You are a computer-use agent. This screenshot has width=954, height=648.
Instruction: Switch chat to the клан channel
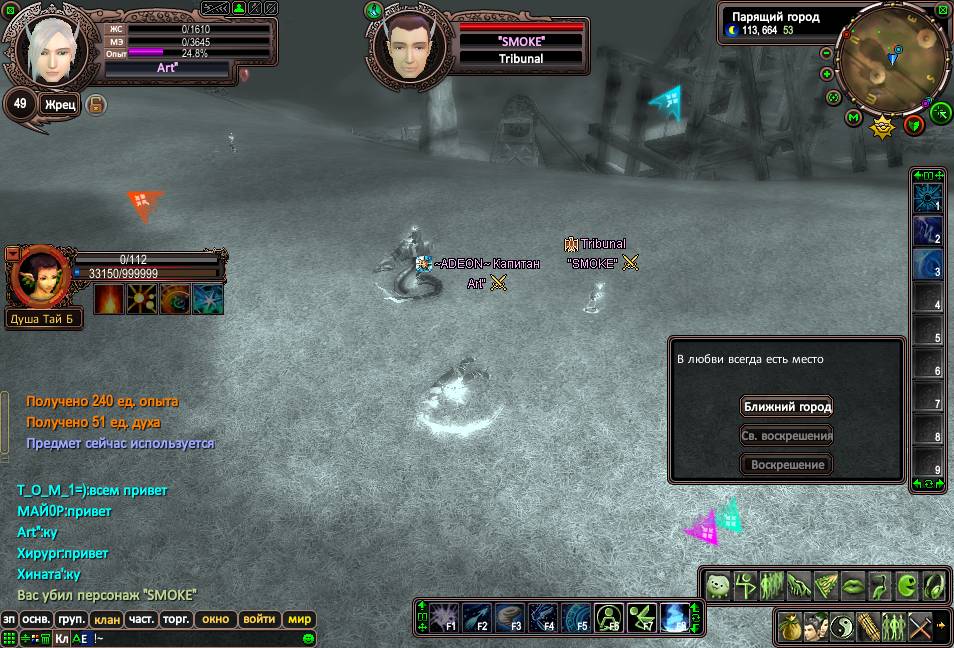(x=107, y=620)
